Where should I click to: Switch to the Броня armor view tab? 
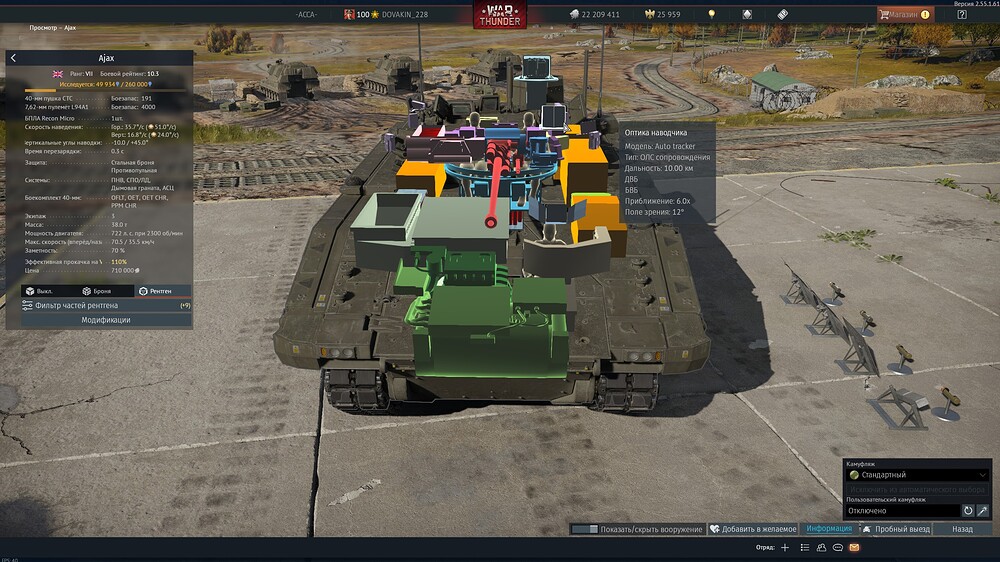pyautogui.click(x=100, y=291)
